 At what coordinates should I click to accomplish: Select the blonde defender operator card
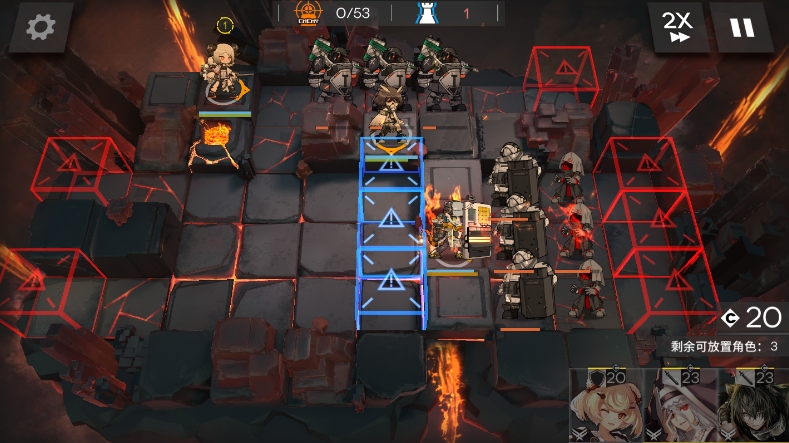606,408
